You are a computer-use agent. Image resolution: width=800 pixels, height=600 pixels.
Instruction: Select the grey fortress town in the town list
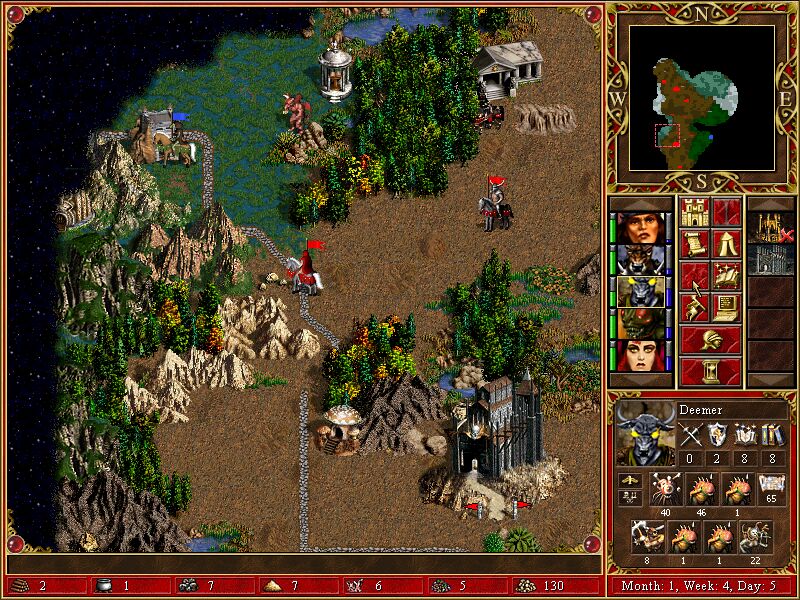[x=771, y=259]
